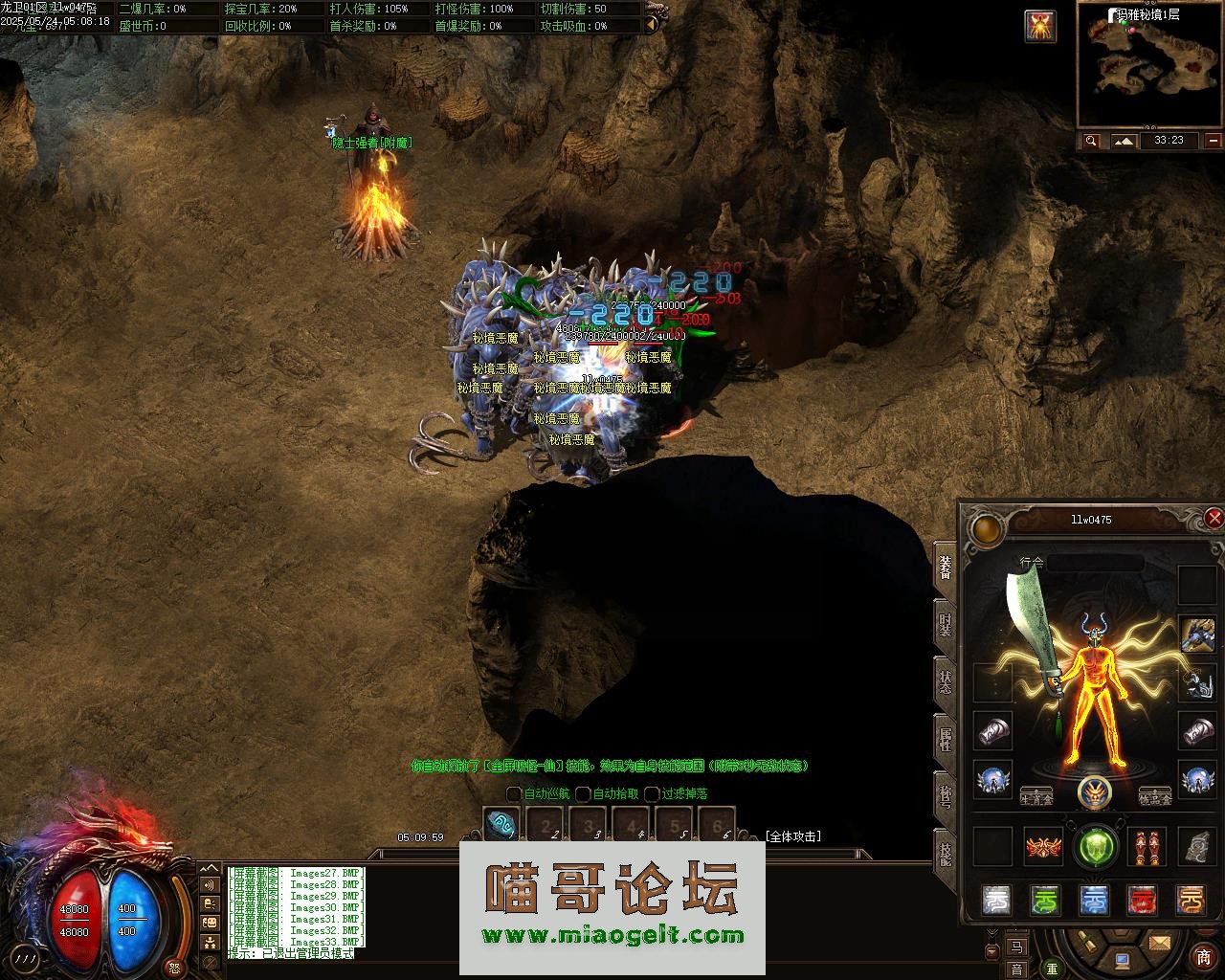Use the blue rune in hotbar slot 1

[x=501, y=824]
